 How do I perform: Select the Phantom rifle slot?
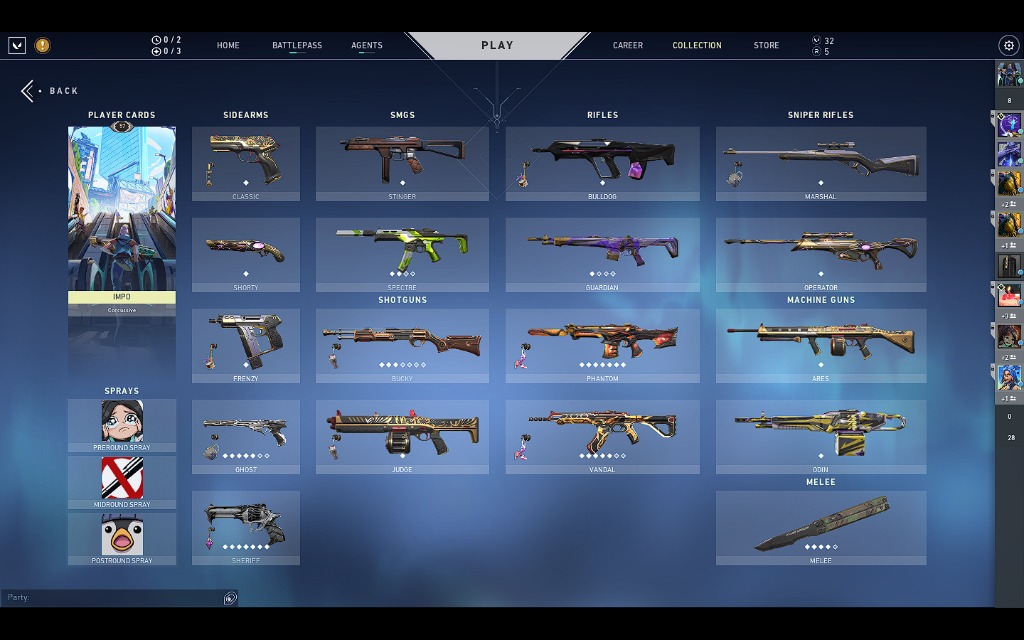point(602,345)
